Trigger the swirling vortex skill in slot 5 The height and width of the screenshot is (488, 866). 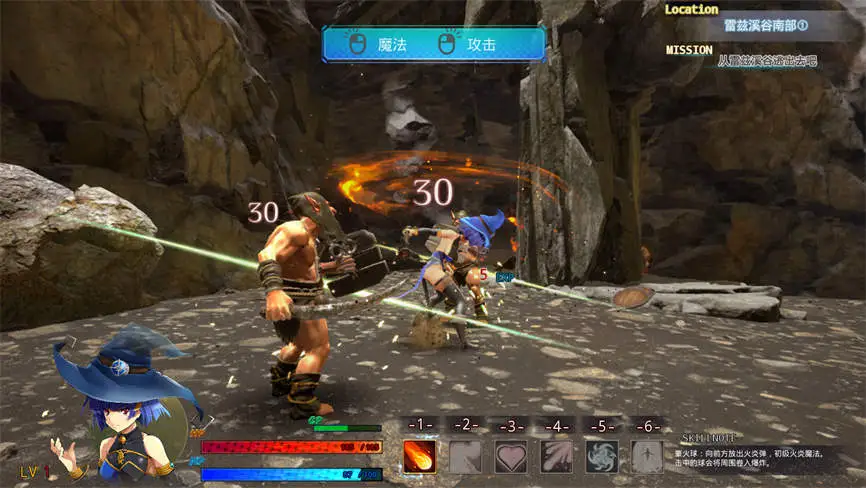point(602,456)
